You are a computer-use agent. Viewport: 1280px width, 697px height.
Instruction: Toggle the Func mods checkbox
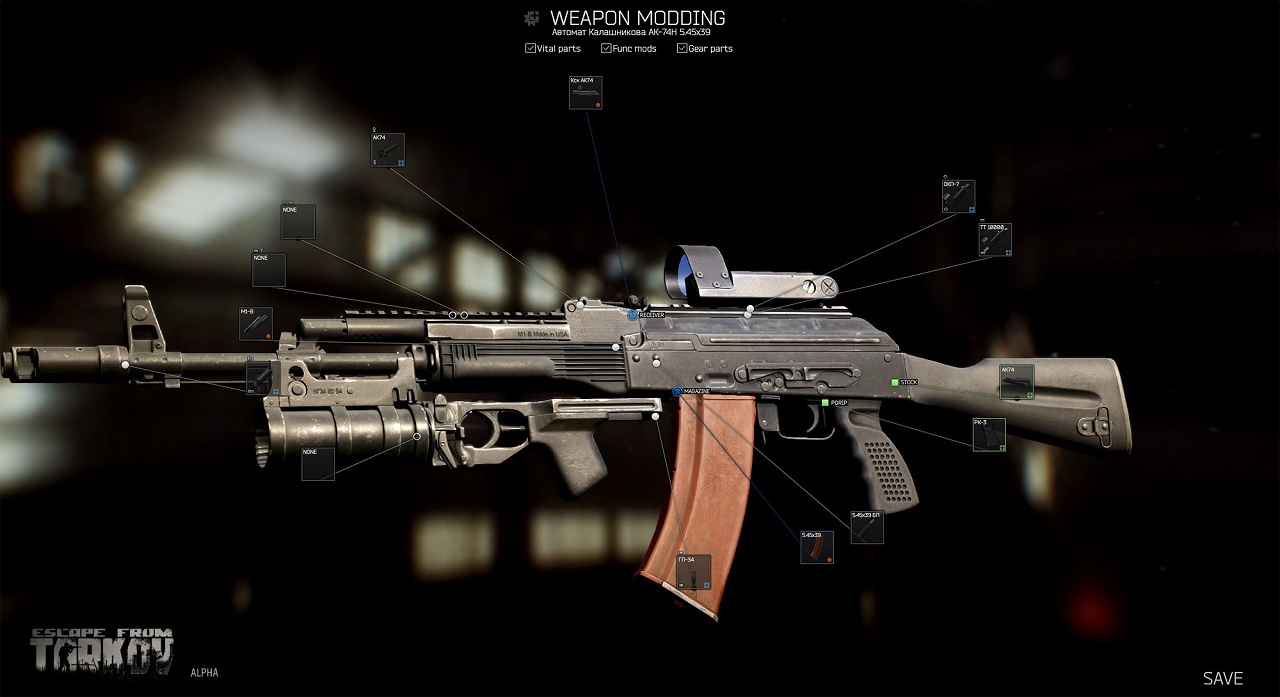606,48
